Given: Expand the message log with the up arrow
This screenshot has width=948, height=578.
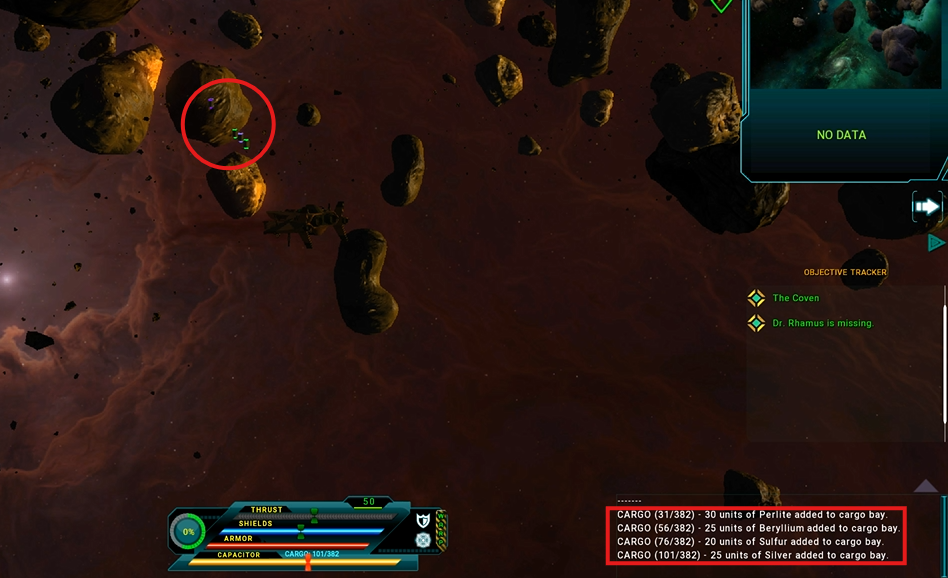Looking at the screenshot, I should coord(926,486).
